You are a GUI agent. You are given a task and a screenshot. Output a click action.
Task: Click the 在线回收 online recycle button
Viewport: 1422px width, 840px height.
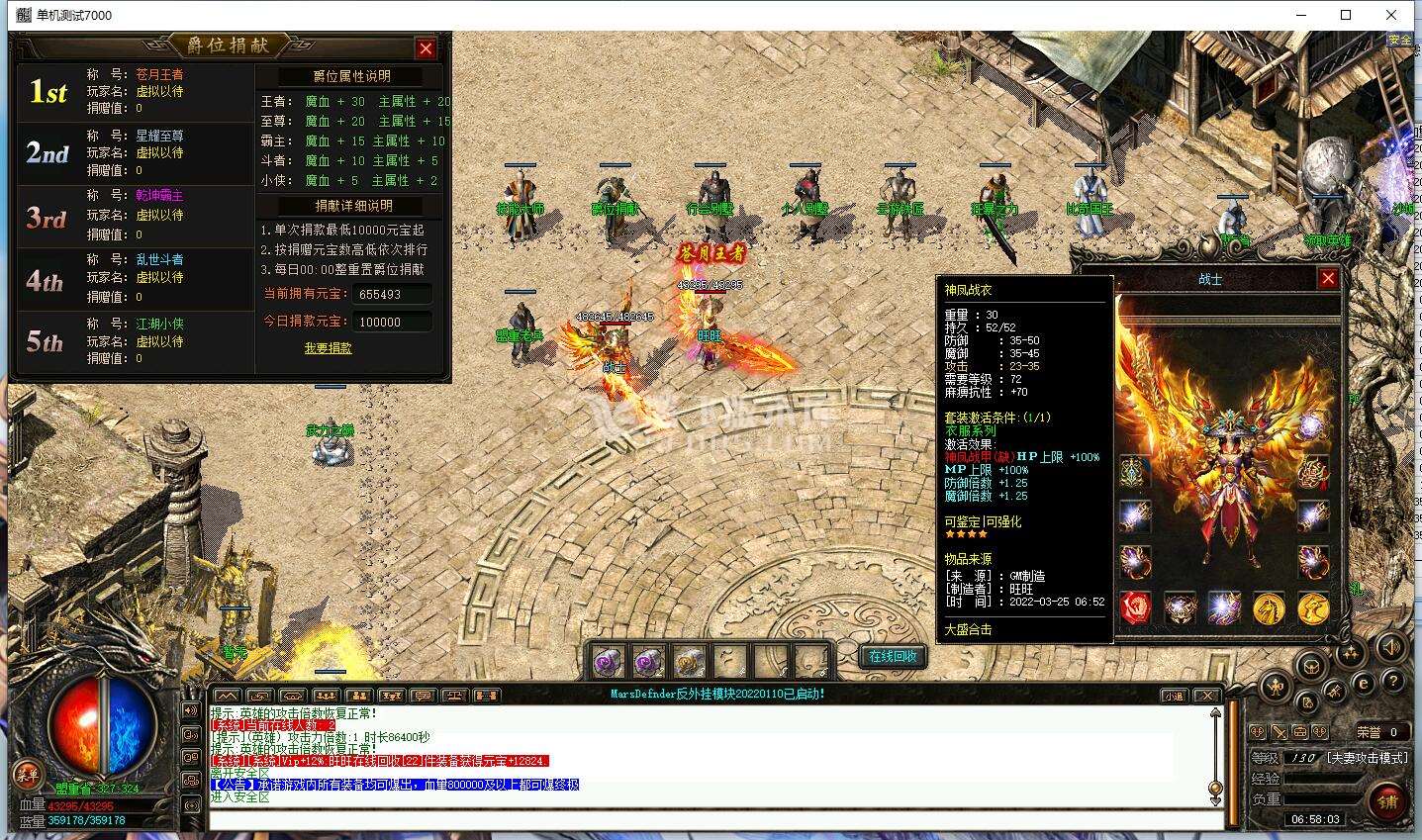[x=893, y=656]
